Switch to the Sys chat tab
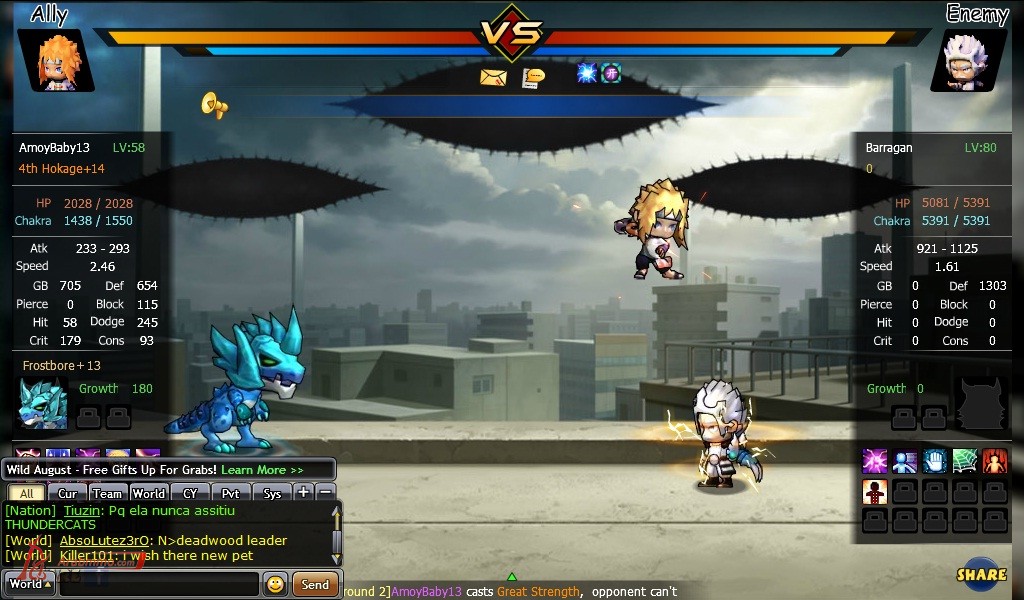This screenshot has width=1024, height=600. (x=272, y=493)
